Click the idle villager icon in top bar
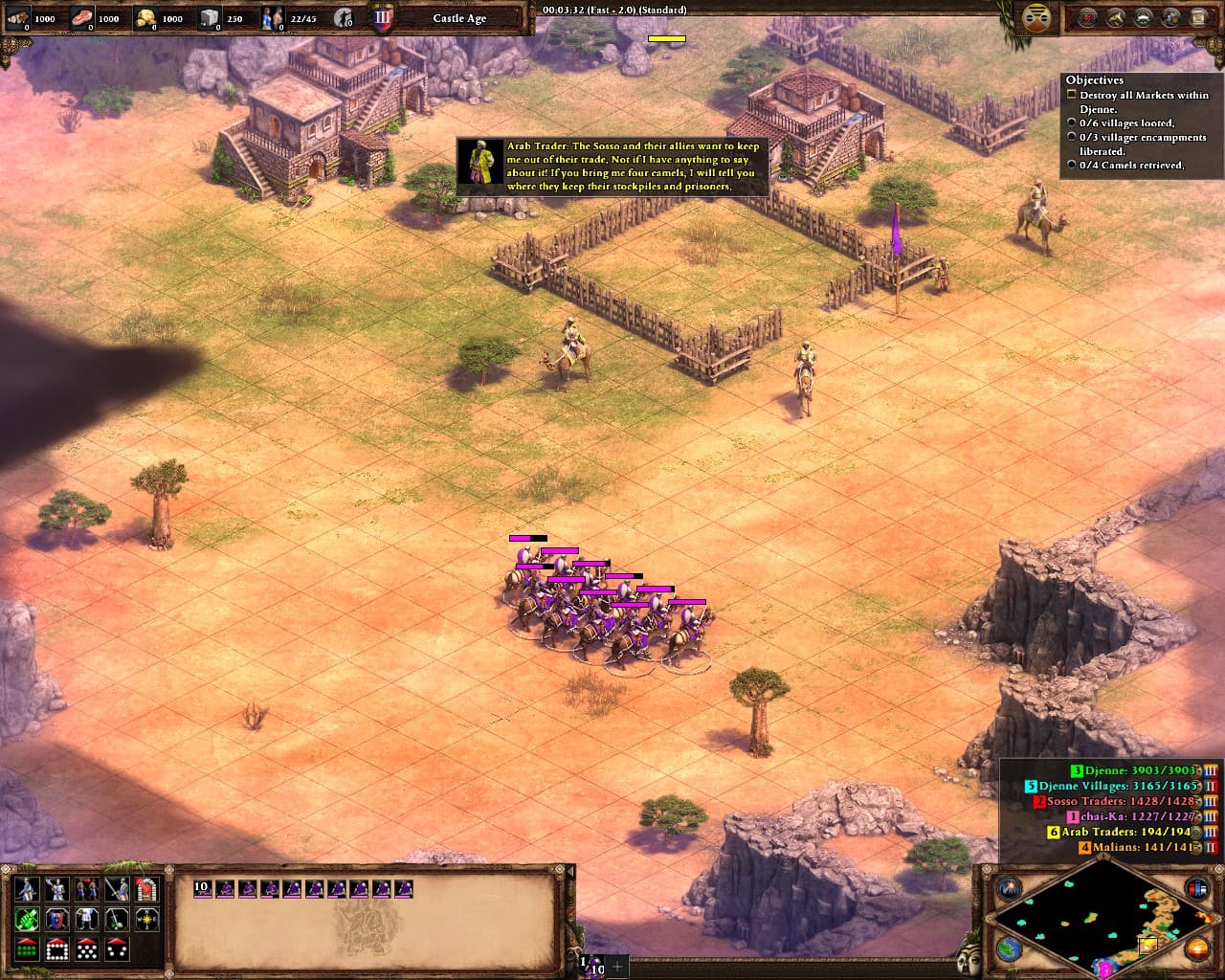 click(x=345, y=17)
